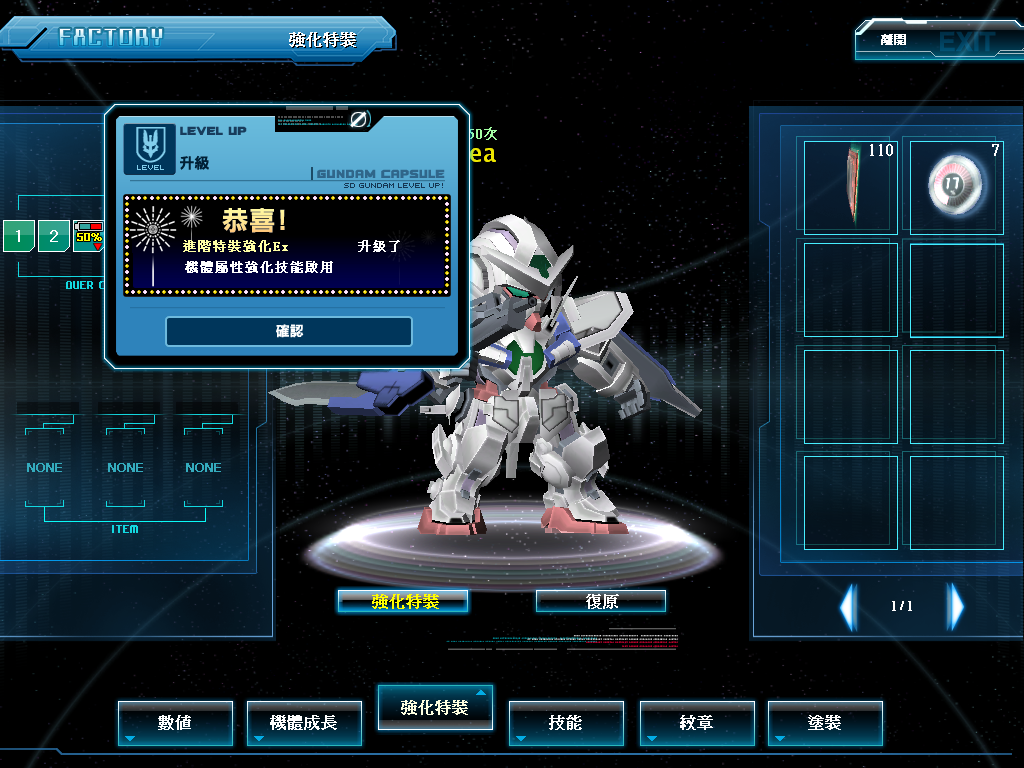This screenshot has width=1024, height=768.
Task: Open the 技能 skills tab
Action: (566, 722)
